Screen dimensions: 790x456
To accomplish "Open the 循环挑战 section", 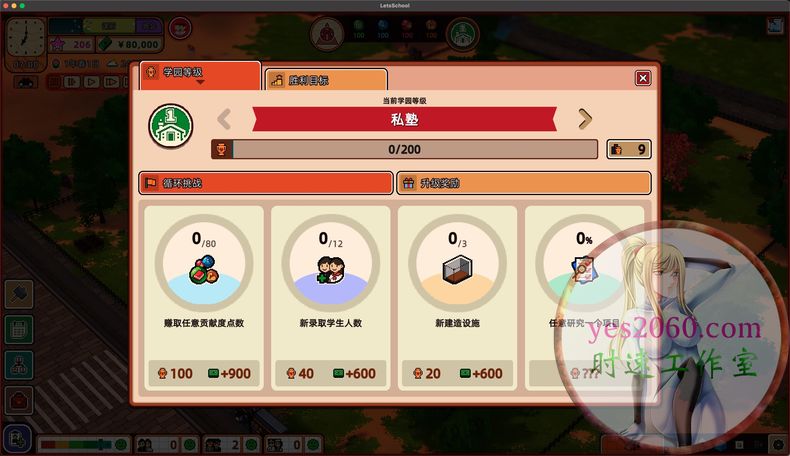I will [x=265, y=183].
